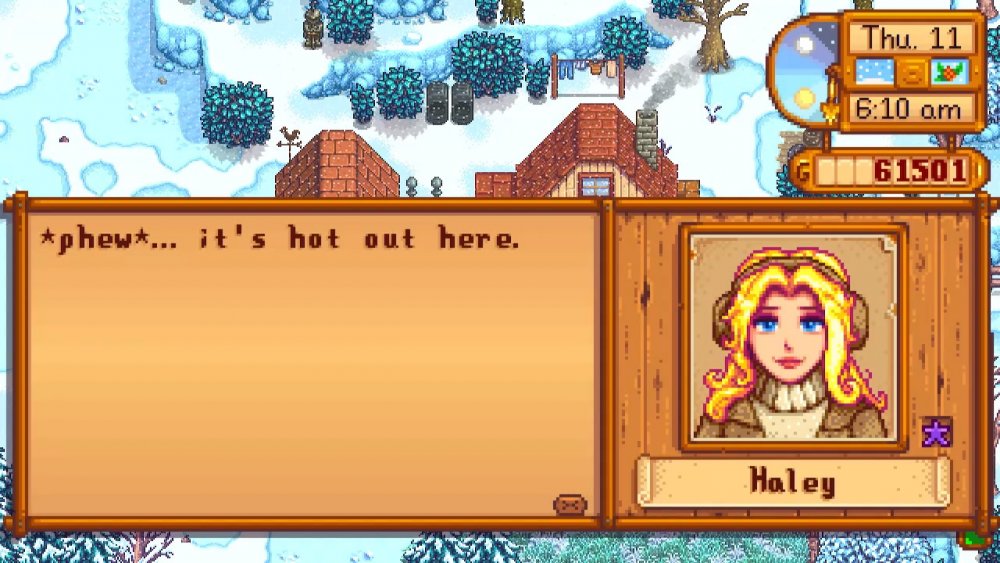1000x563 pixels.
Task: Click the small close icon in dialogue box
Action: (569, 504)
